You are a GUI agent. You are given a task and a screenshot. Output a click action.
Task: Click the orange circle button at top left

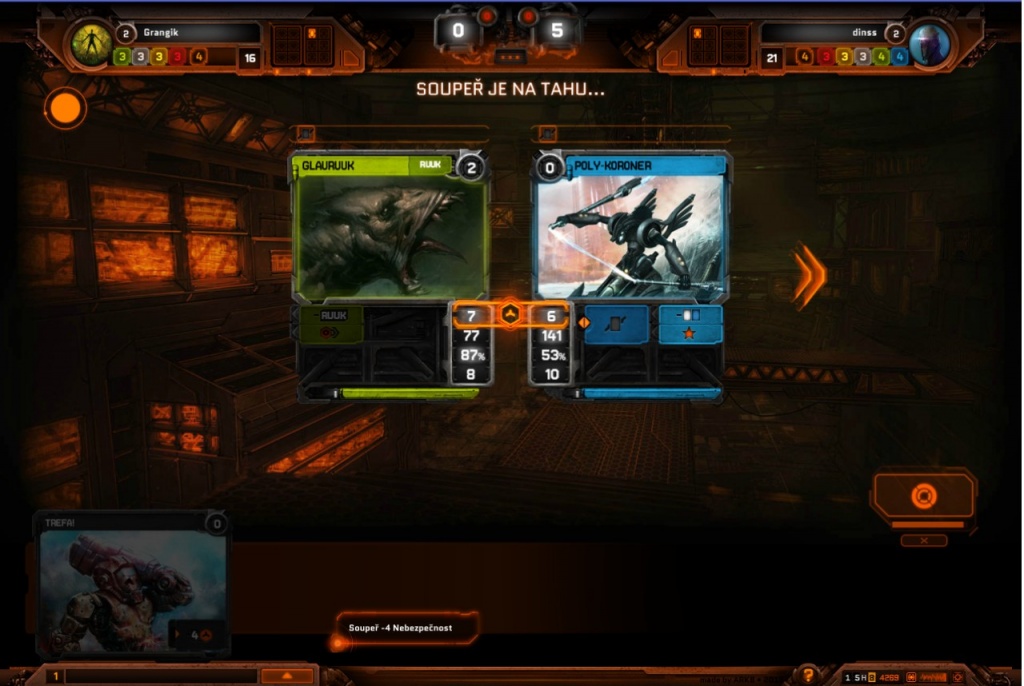(x=66, y=108)
